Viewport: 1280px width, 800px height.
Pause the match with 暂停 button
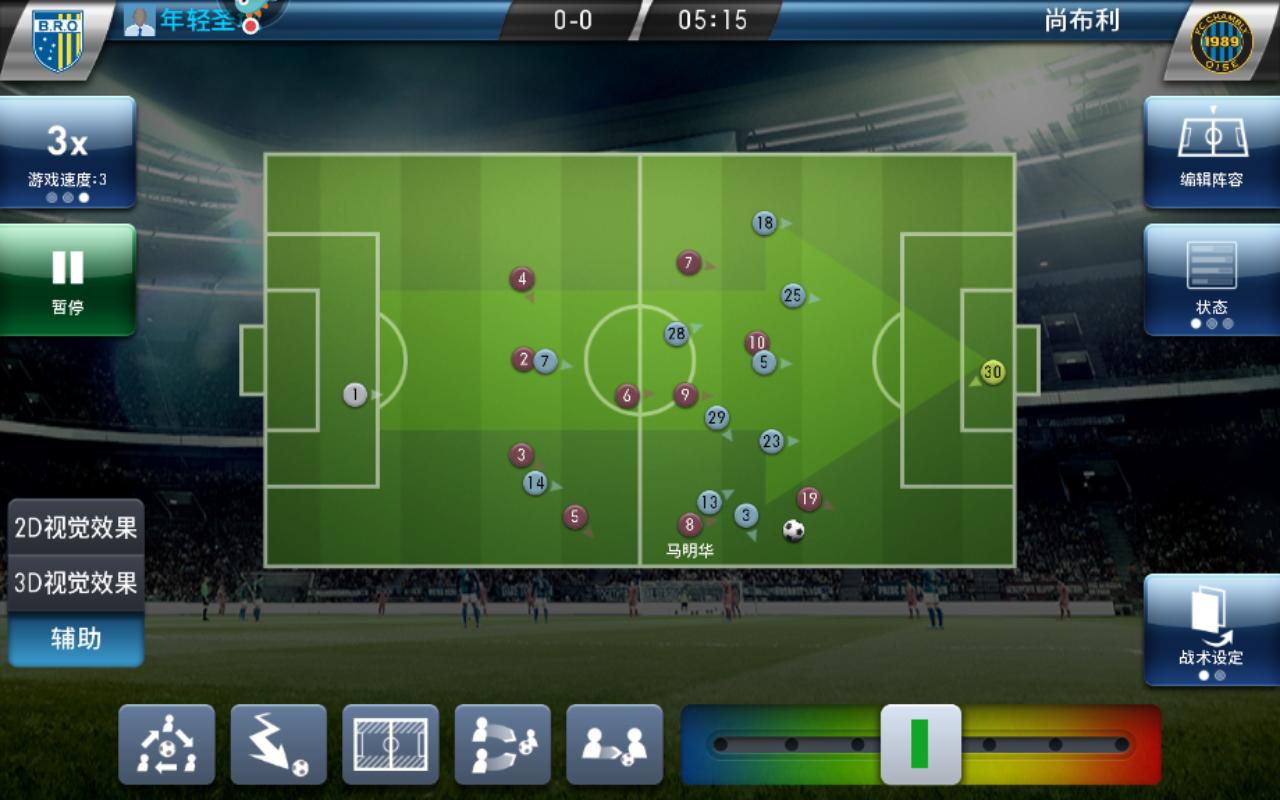tap(67, 279)
